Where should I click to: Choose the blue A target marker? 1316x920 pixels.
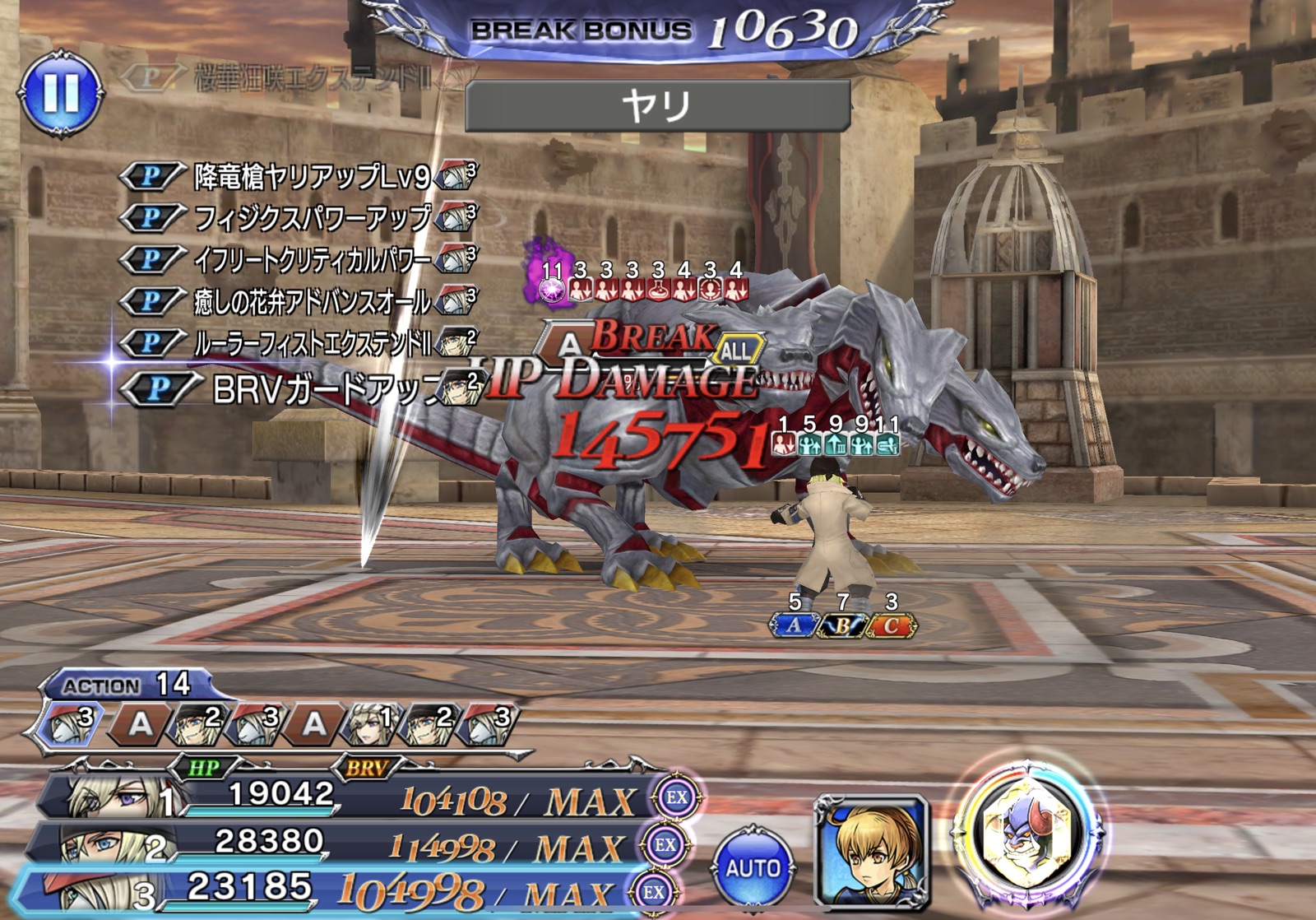(794, 625)
